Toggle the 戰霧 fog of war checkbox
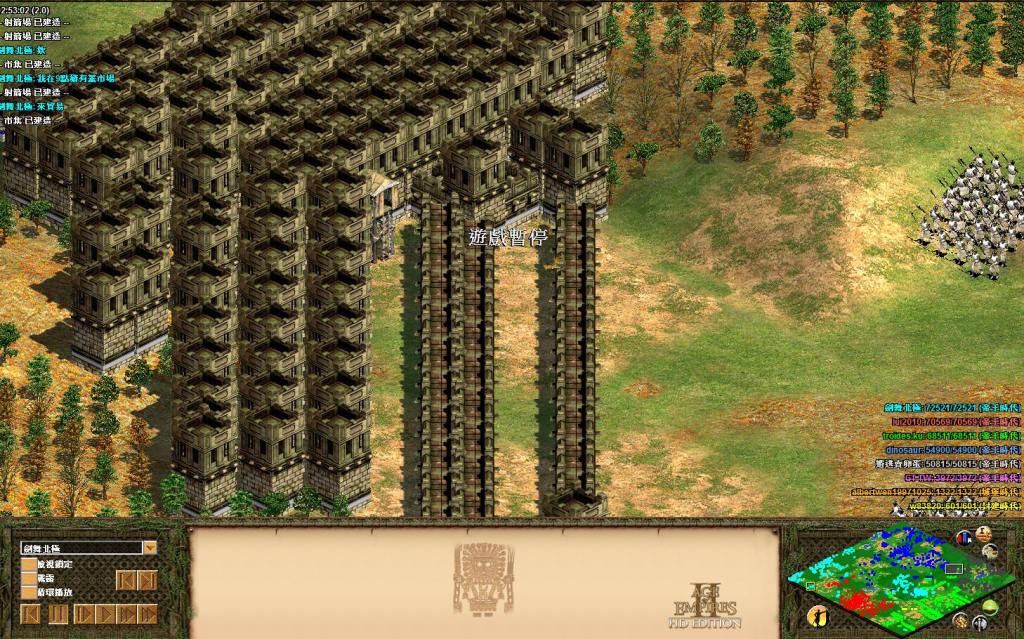The height and width of the screenshot is (639, 1024). point(28,578)
